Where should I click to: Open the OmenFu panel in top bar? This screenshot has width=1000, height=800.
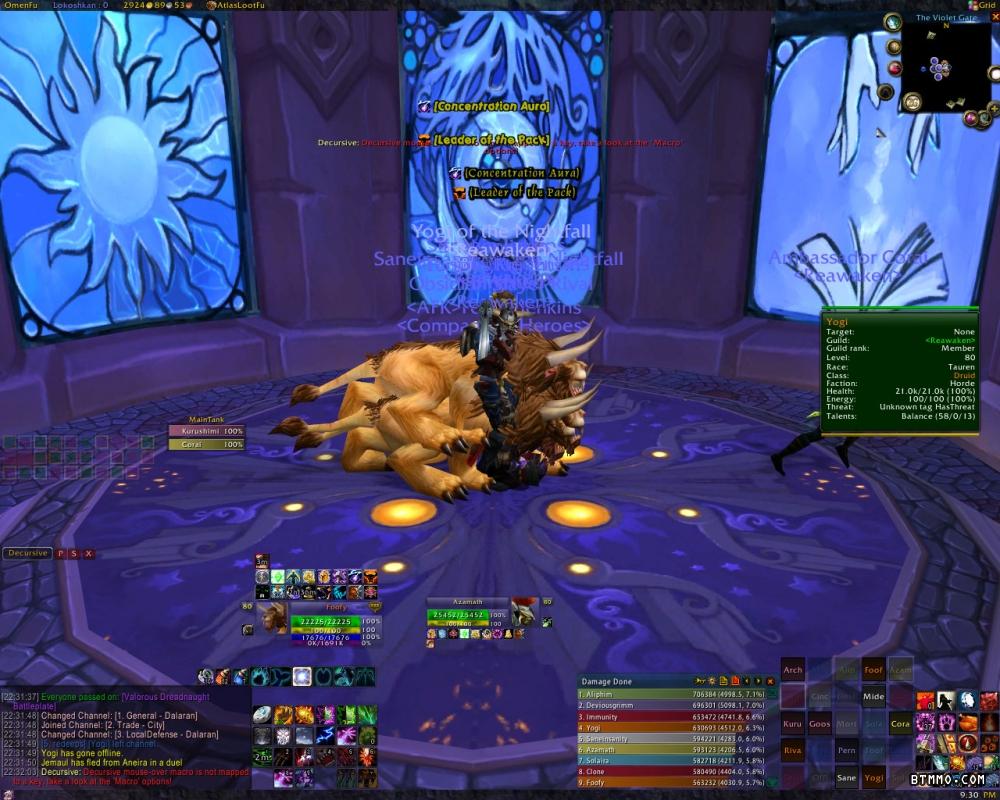tap(20, 5)
